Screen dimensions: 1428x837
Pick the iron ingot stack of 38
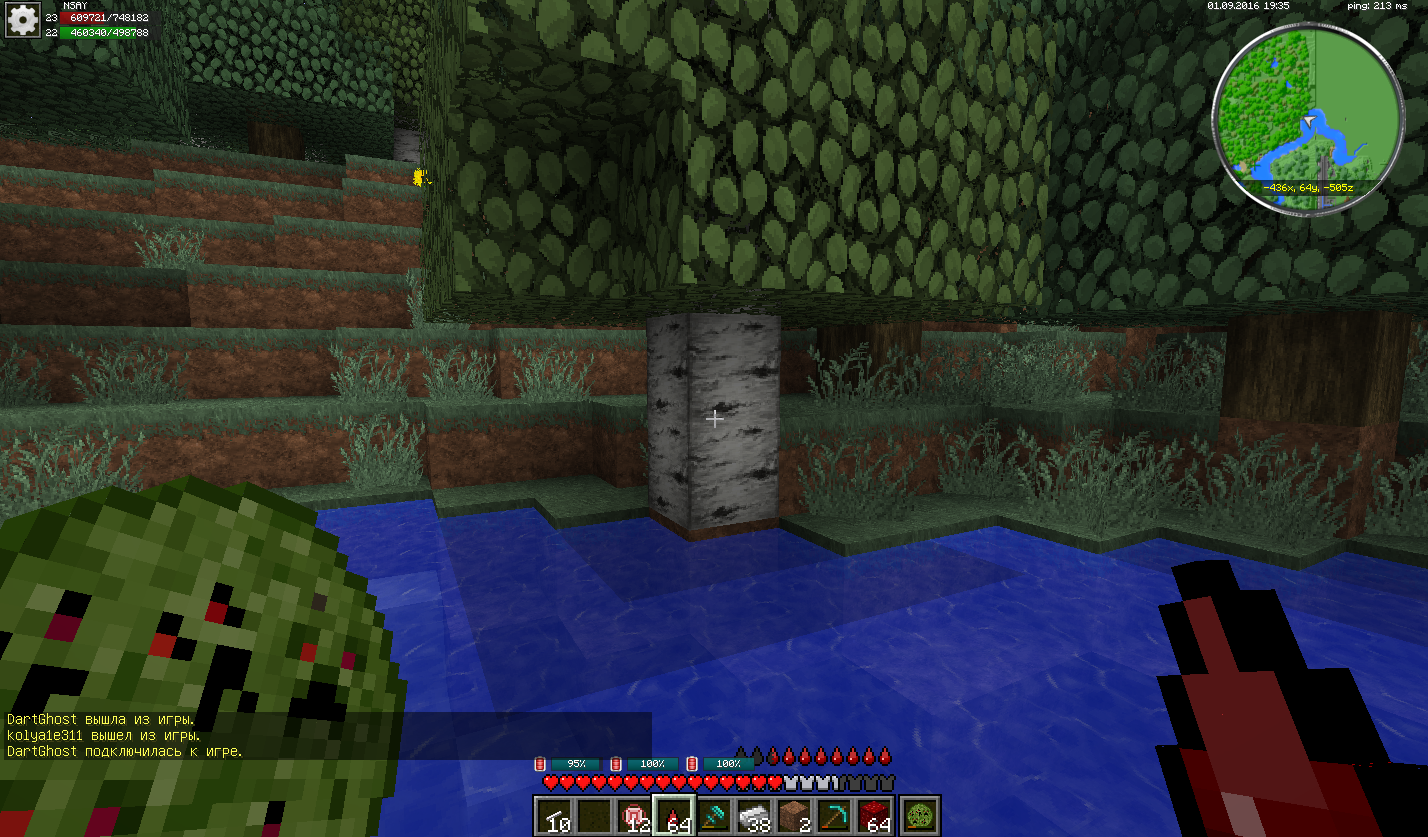click(755, 816)
